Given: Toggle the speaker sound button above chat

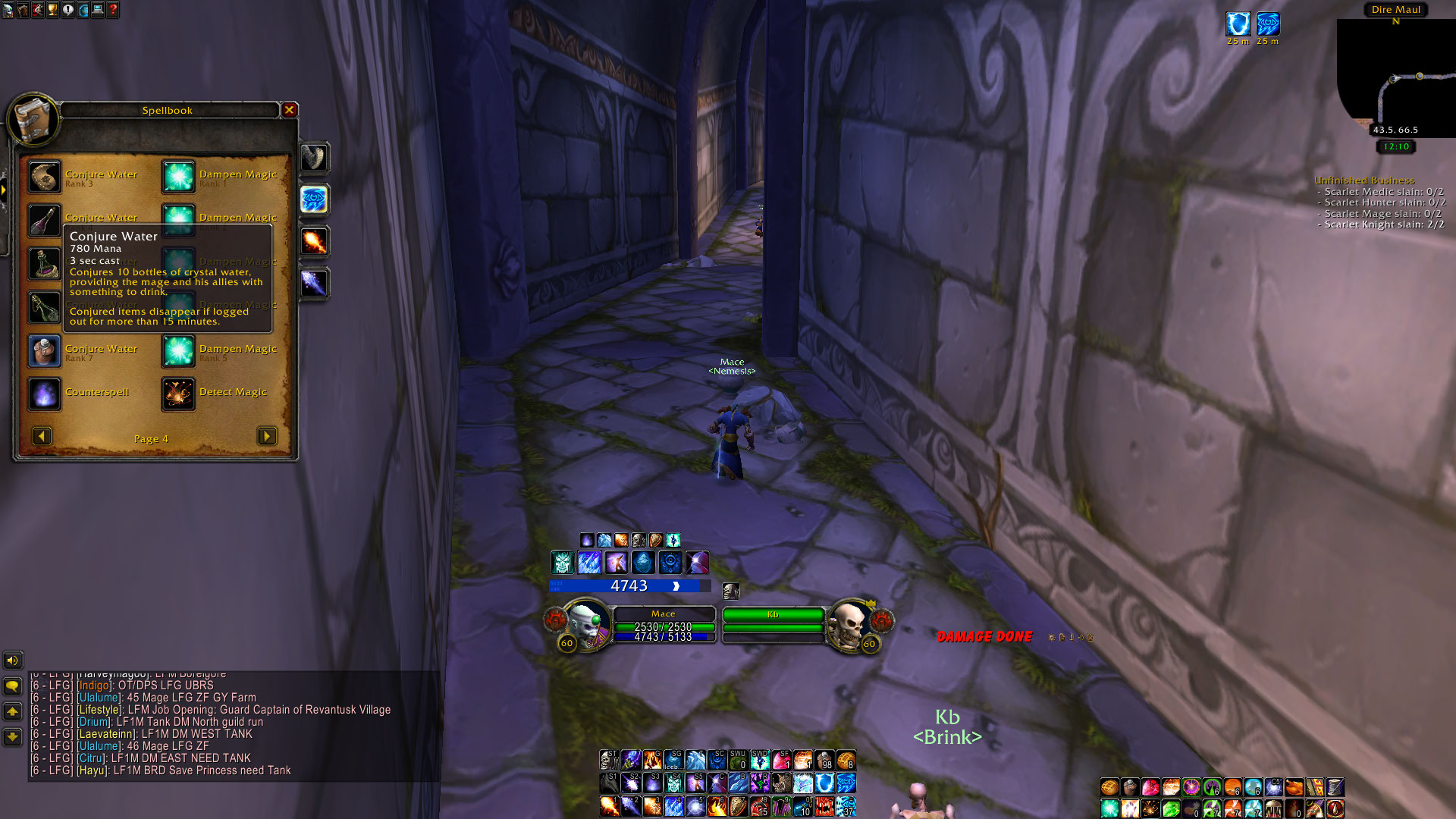Looking at the screenshot, I should click(x=13, y=661).
